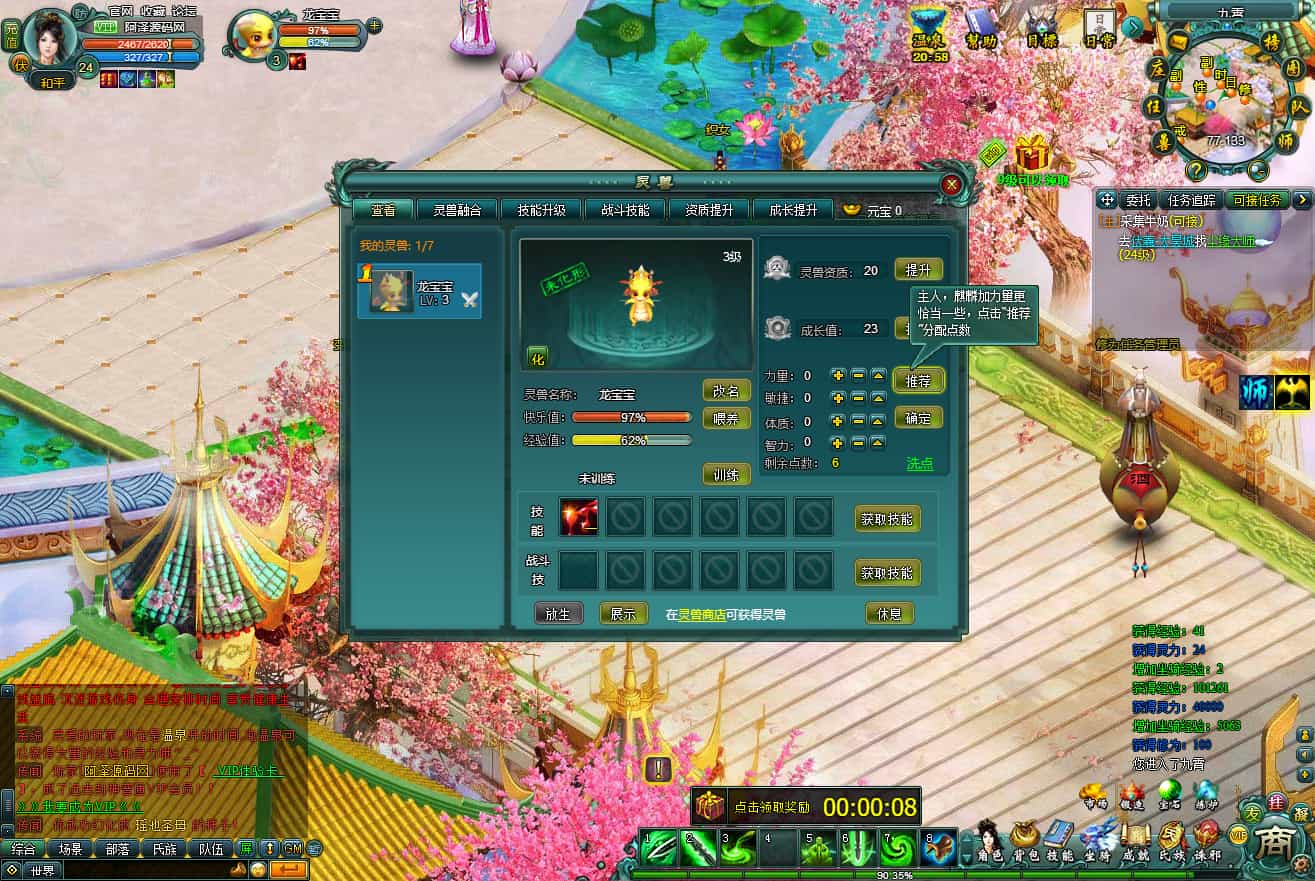Set the pet to rest with 休息
The image size is (1315, 881).
[x=889, y=614]
